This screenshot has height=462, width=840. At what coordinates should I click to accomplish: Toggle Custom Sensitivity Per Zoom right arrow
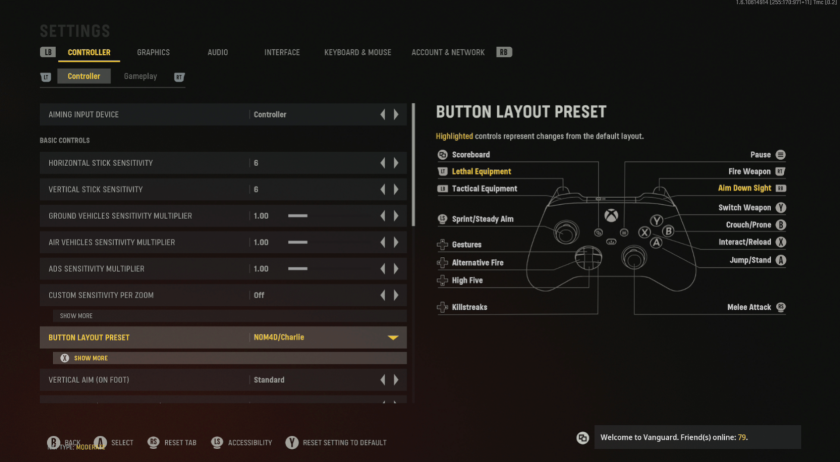[396, 295]
